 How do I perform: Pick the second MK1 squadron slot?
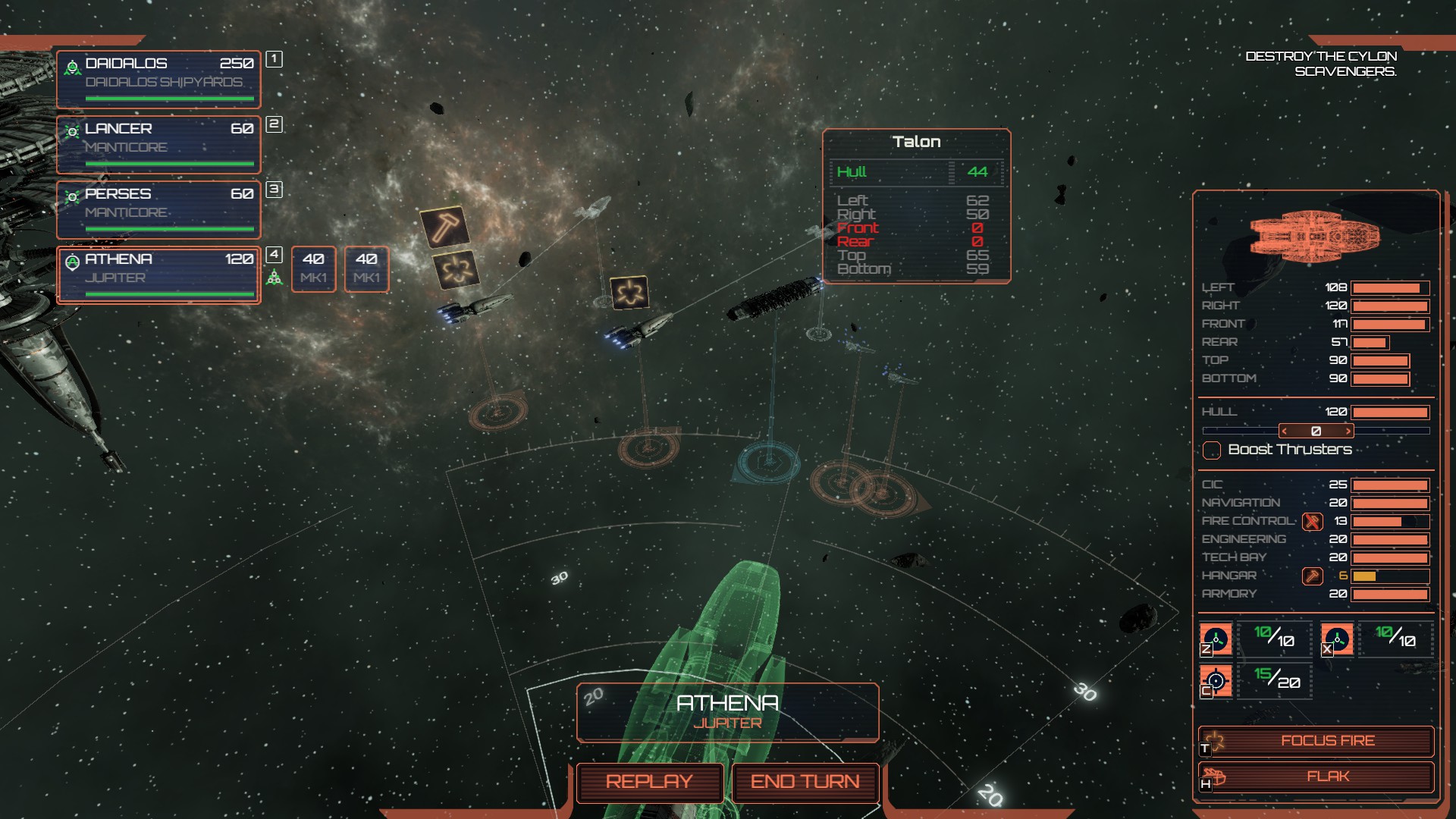(x=366, y=268)
